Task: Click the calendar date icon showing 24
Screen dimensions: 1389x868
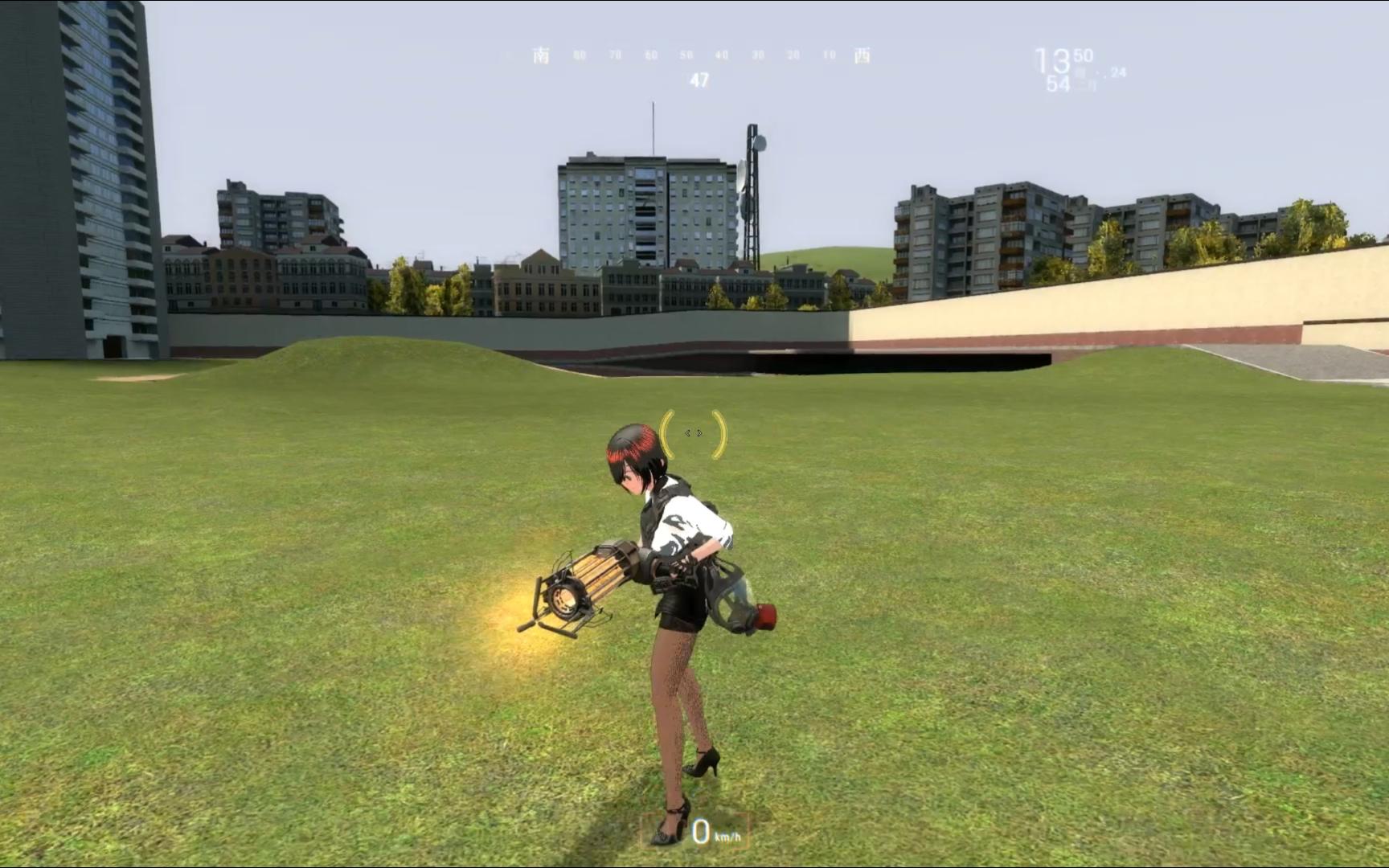Action: 1118,74
